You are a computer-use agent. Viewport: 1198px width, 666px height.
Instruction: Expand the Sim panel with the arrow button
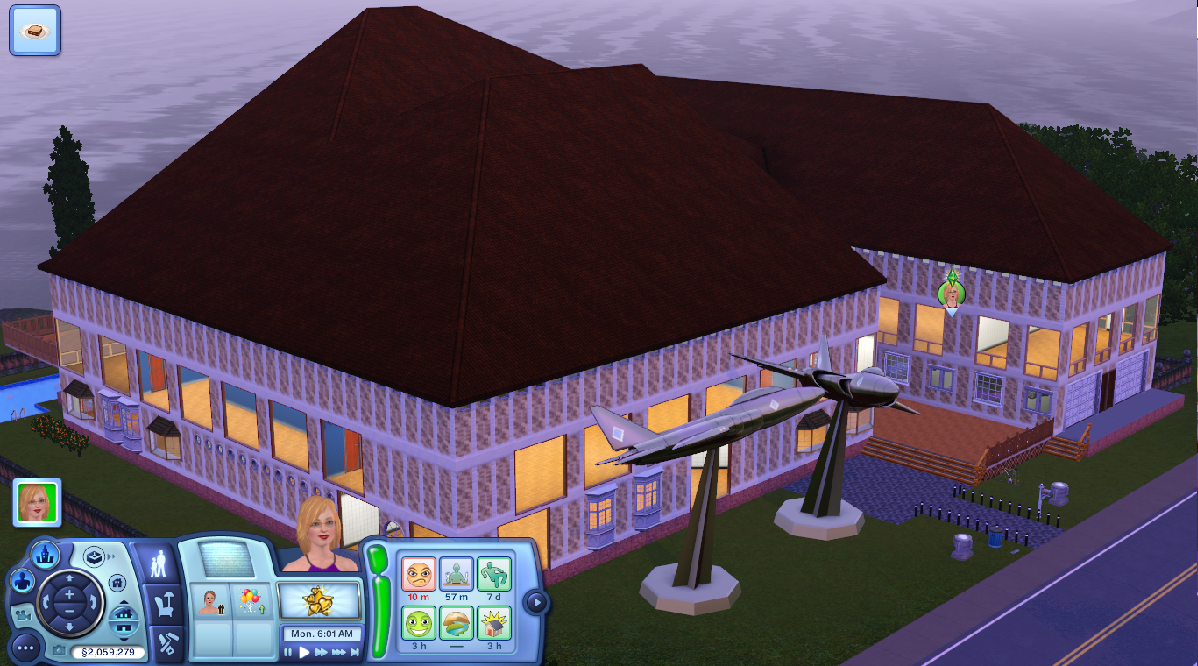[537, 602]
